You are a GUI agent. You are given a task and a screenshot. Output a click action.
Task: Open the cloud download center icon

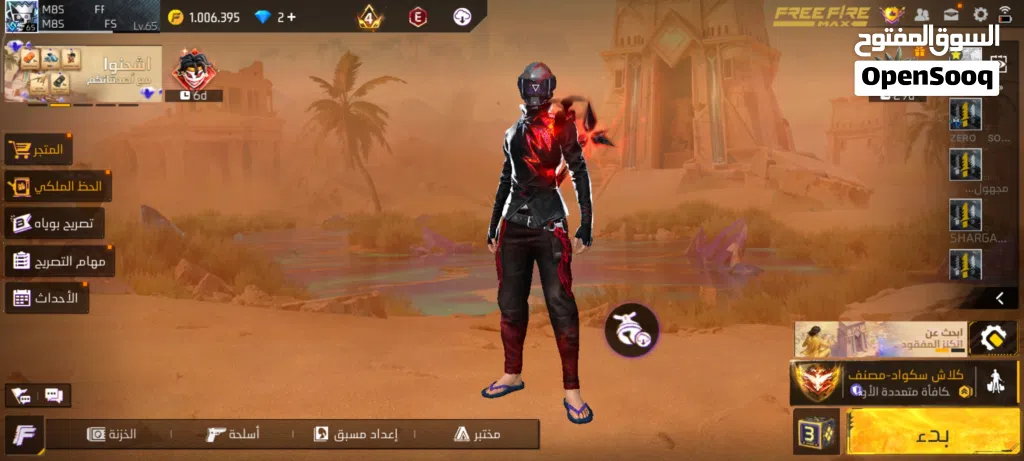462,17
